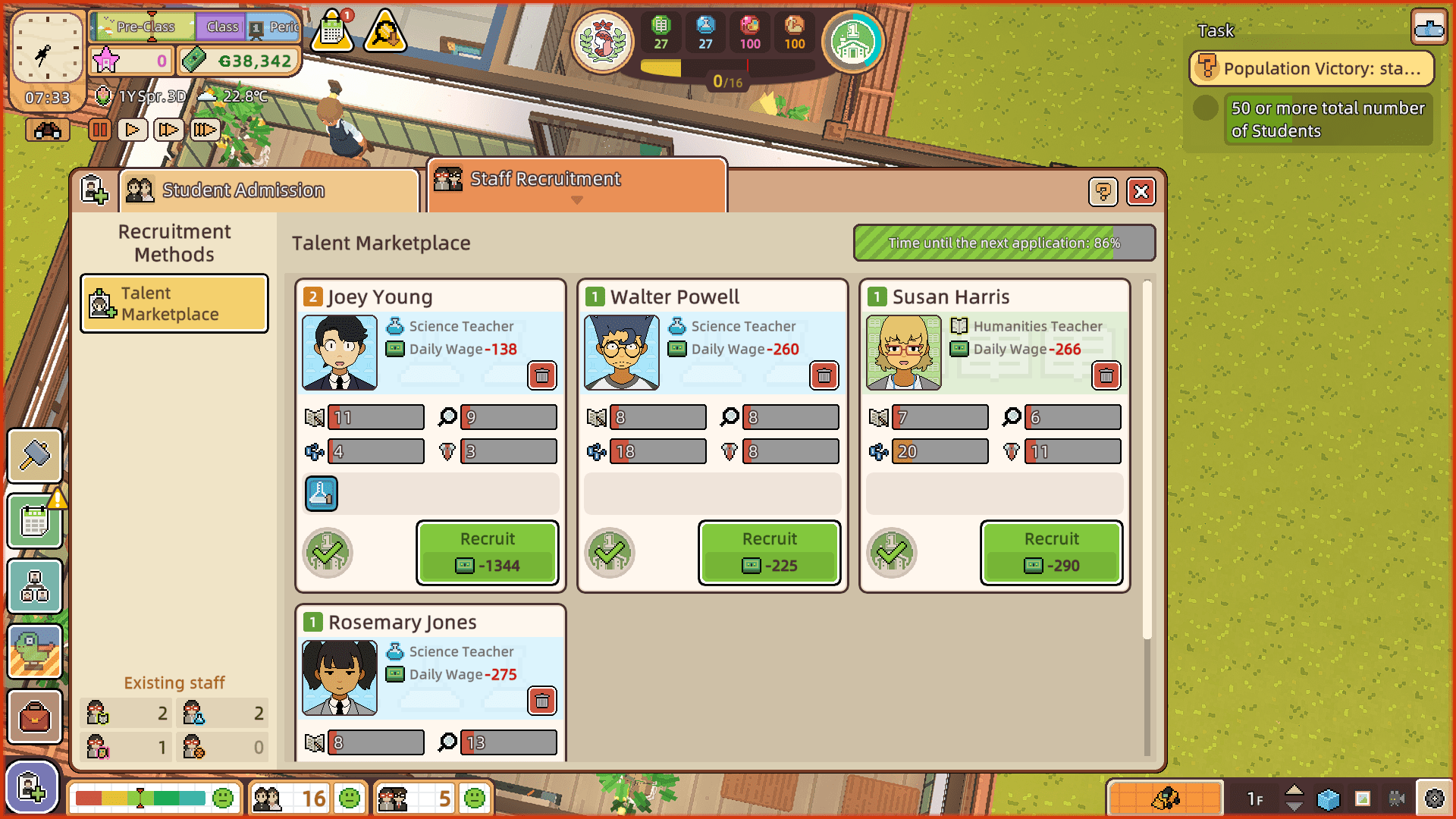Open the briefcase management panel
Image resolution: width=1456 pixels, height=819 pixels.
[x=35, y=717]
